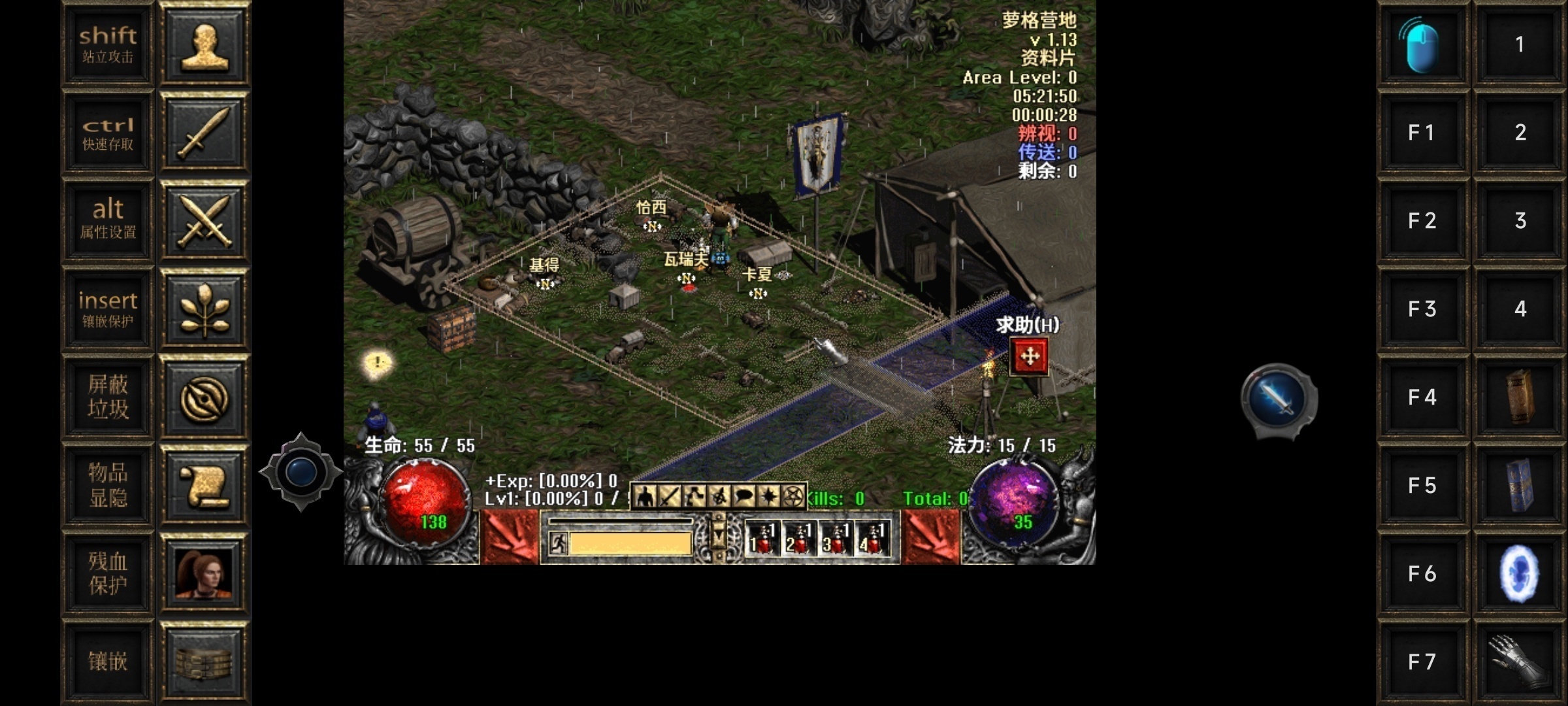Click the blue mouse icon button
Image resolution: width=1568 pixels, height=706 pixels.
point(1422,44)
